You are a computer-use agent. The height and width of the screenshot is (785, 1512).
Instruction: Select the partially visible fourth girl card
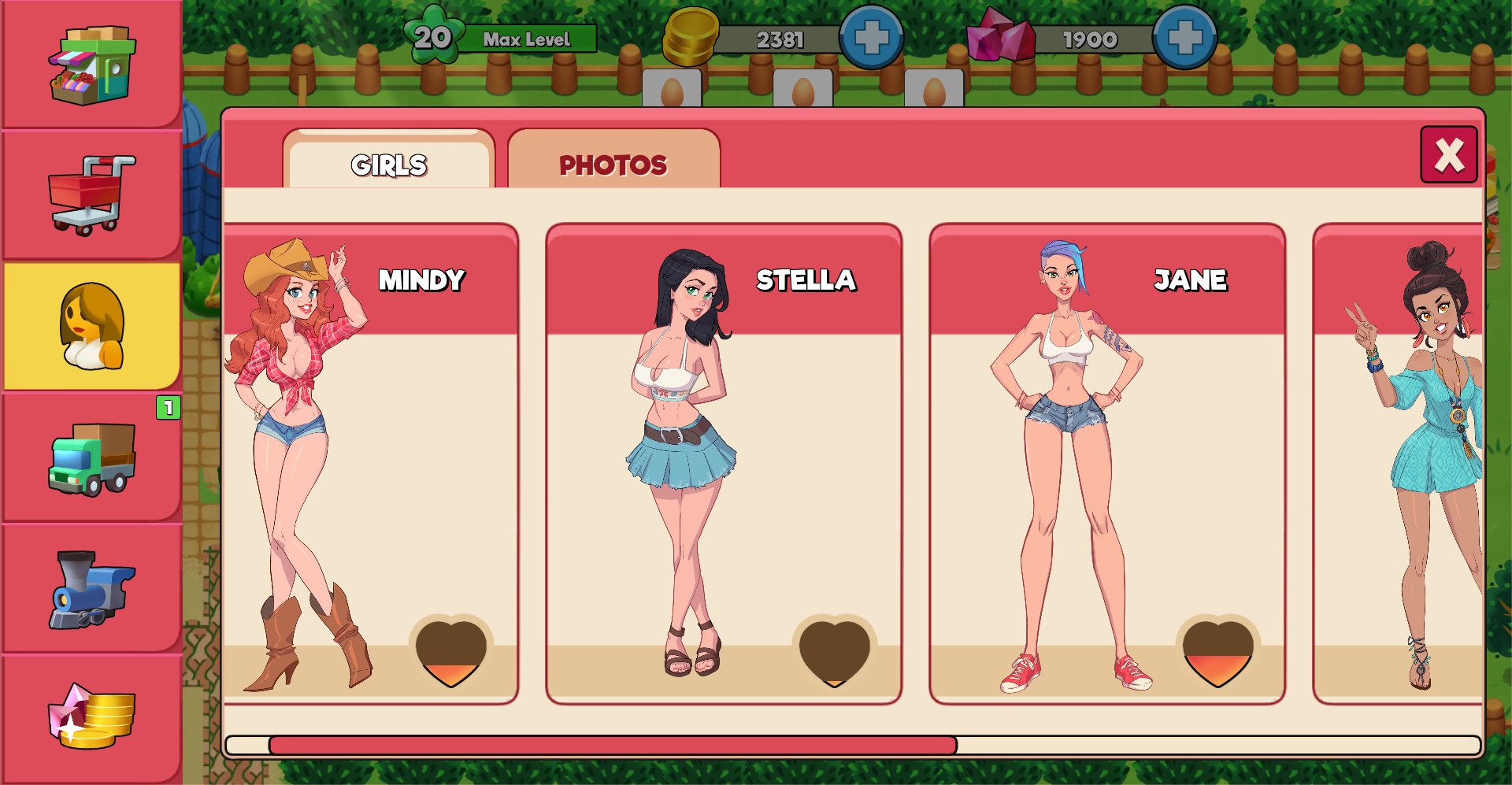1399,465
